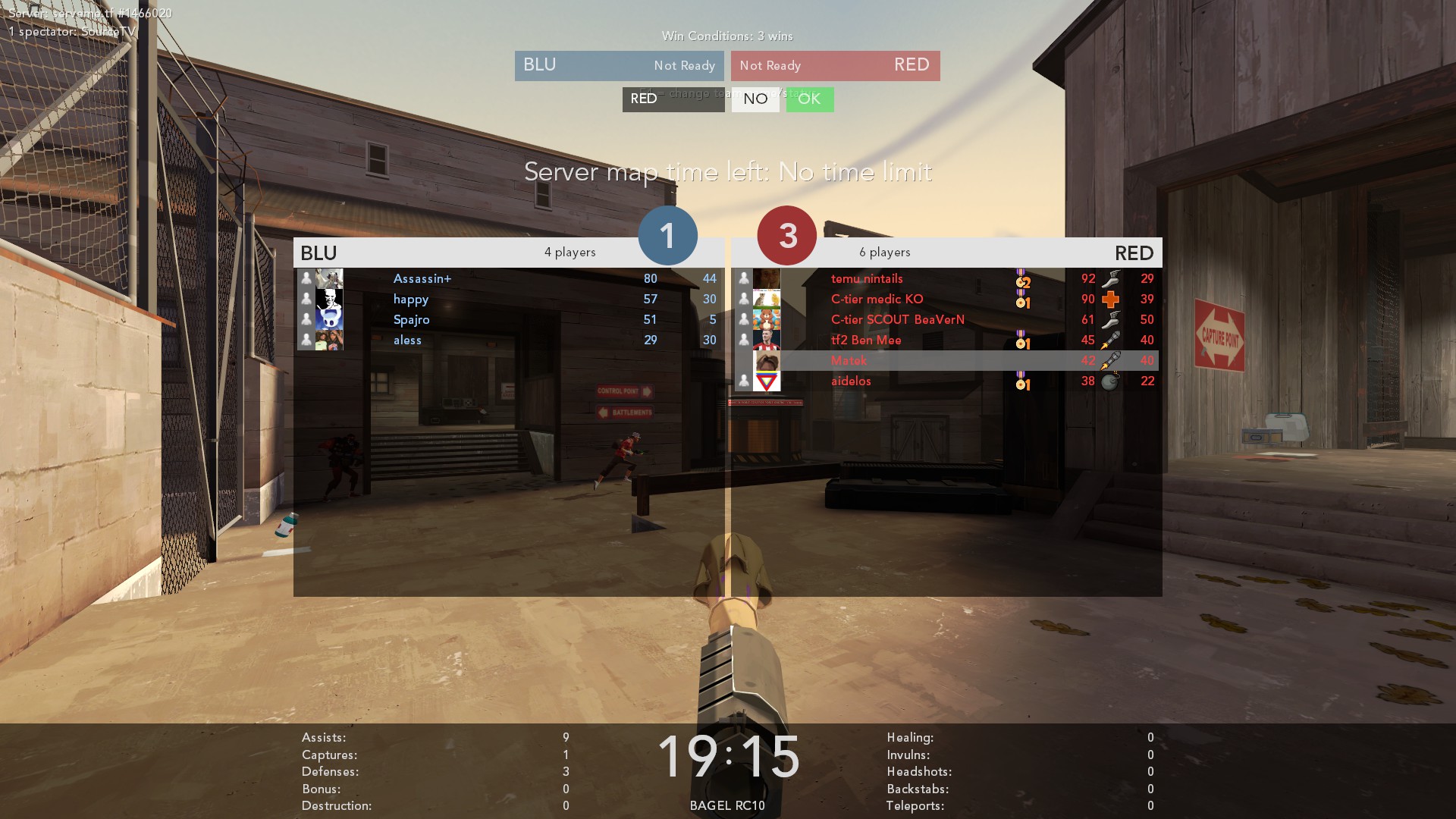Click the green OK button
This screenshot has height=819, width=1456.
click(x=809, y=99)
